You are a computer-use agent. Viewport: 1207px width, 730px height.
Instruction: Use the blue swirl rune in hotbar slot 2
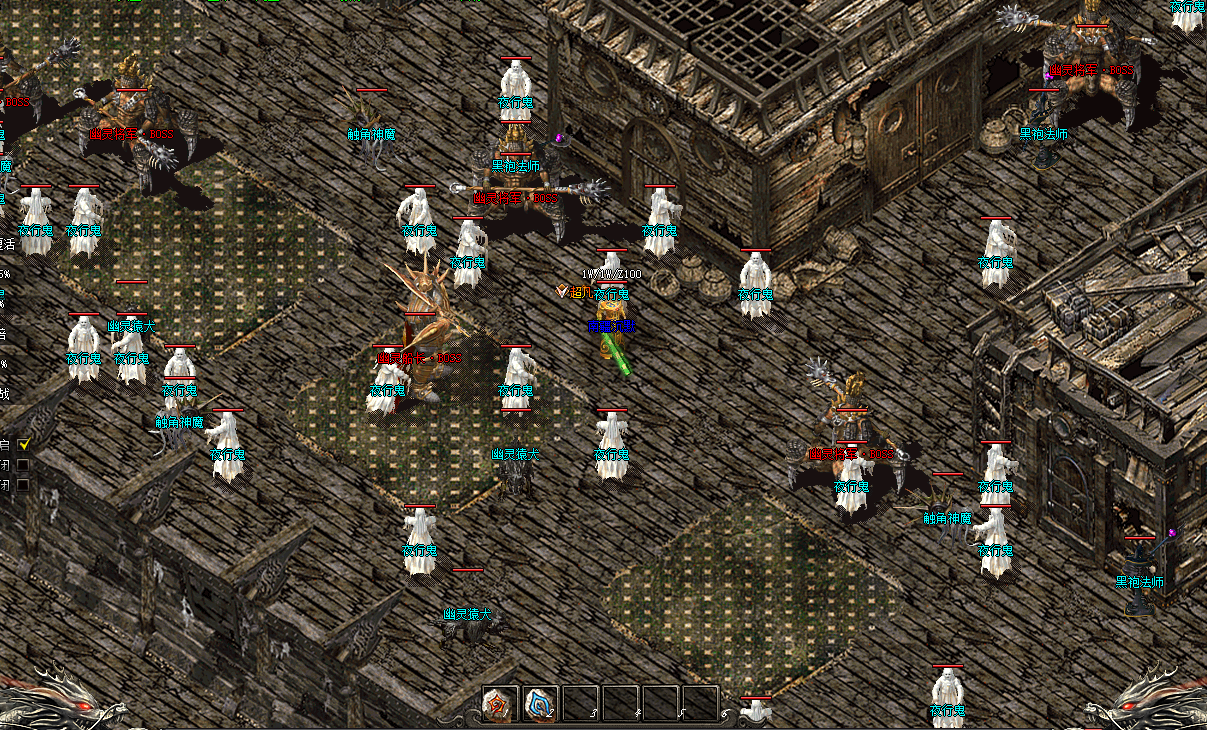click(x=541, y=703)
